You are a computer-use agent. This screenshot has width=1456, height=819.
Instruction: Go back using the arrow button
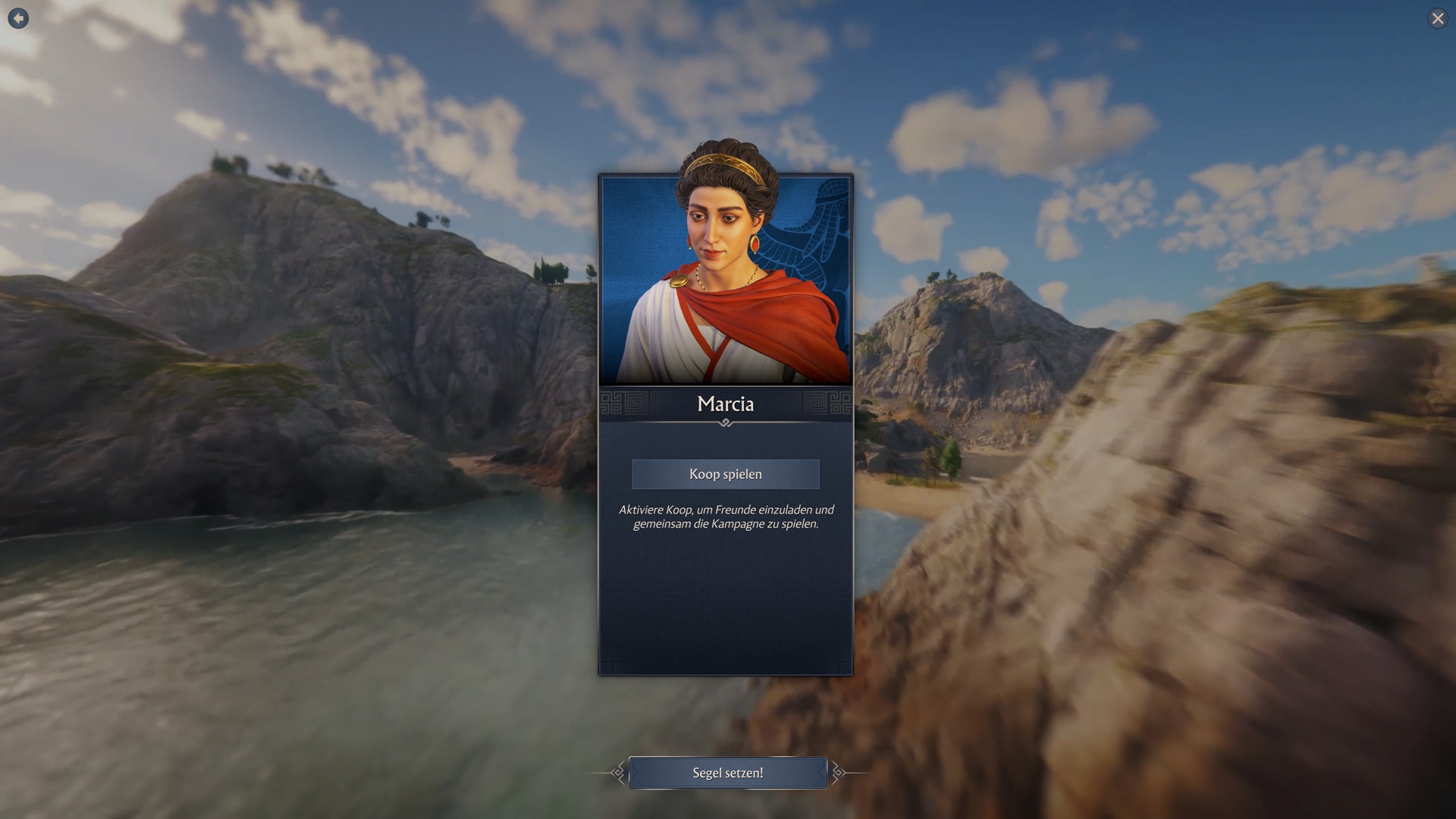(18, 18)
